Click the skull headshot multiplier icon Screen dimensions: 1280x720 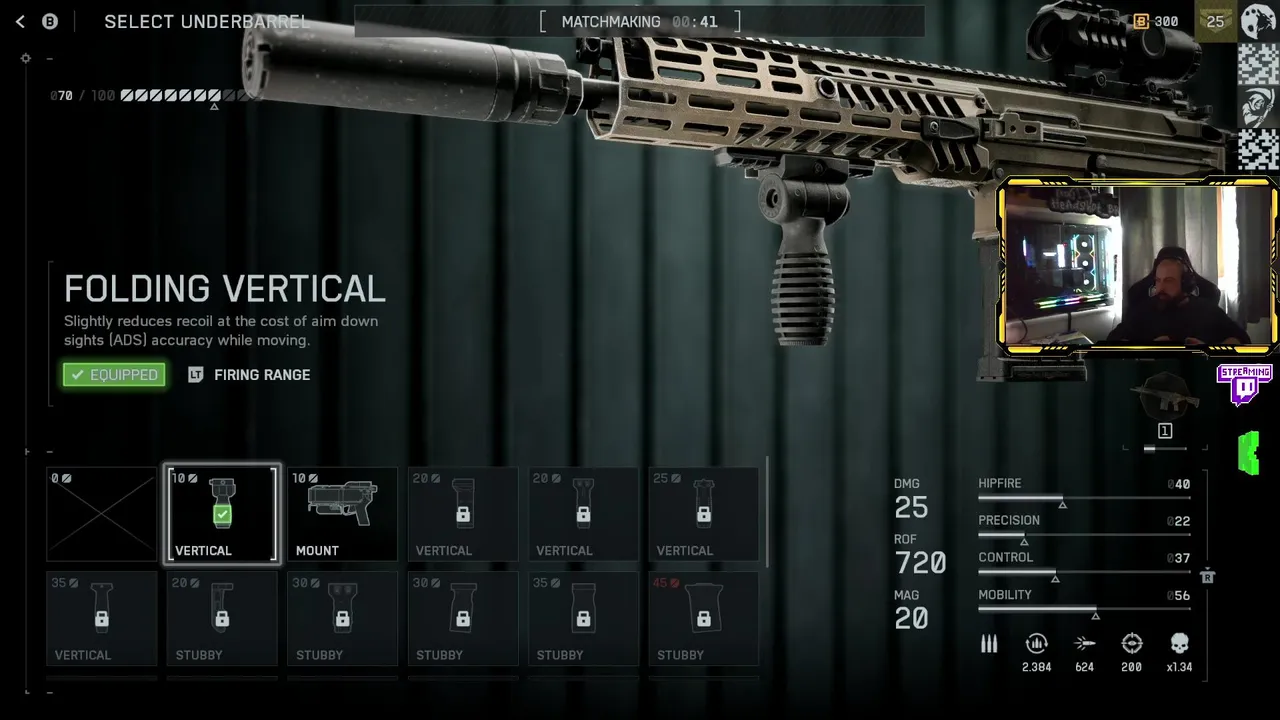click(1179, 644)
